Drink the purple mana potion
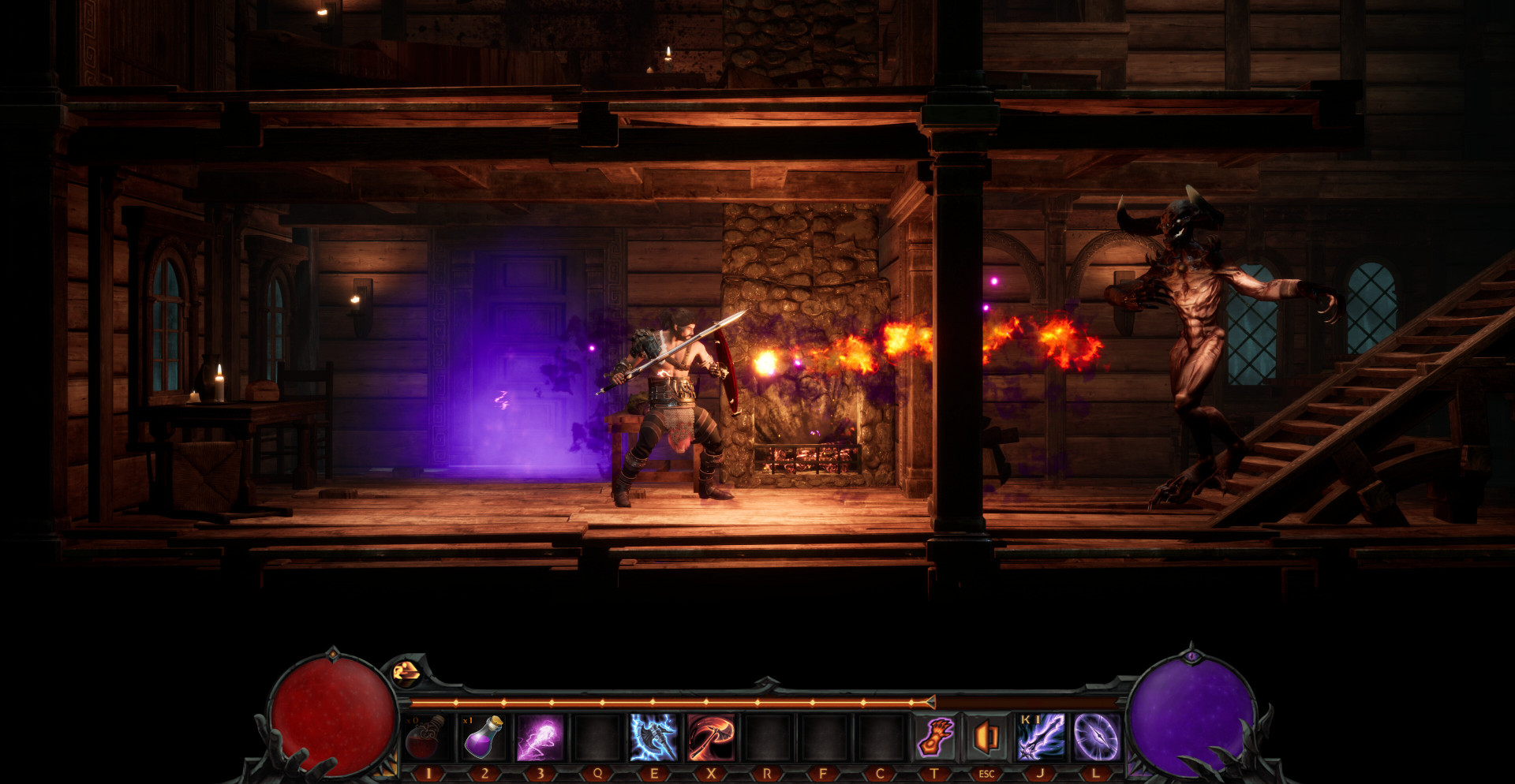Viewport: 1515px width, 784px height. (x=484, y=737)
